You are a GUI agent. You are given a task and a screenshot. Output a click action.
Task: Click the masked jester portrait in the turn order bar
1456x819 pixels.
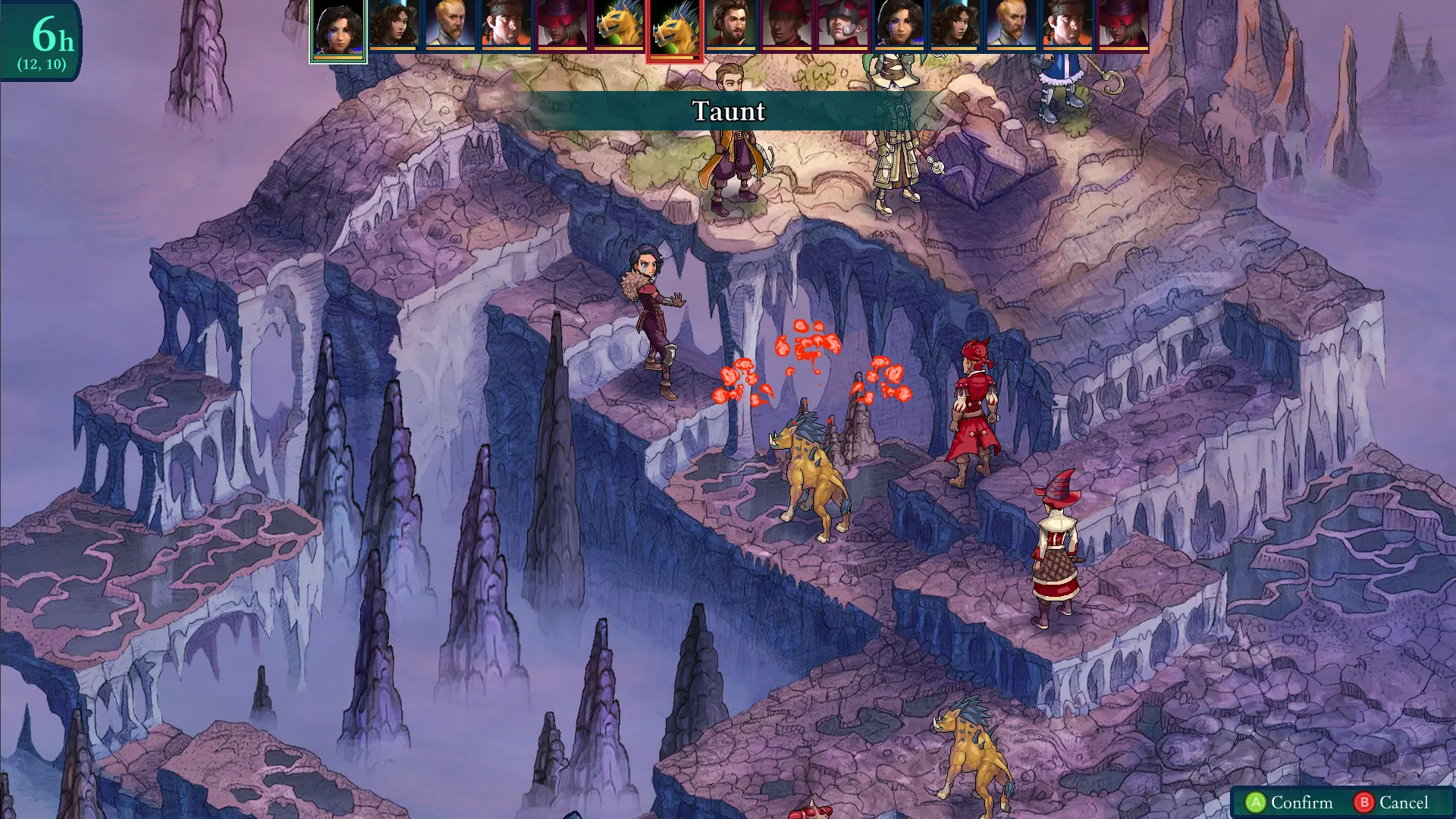(844, 27)
